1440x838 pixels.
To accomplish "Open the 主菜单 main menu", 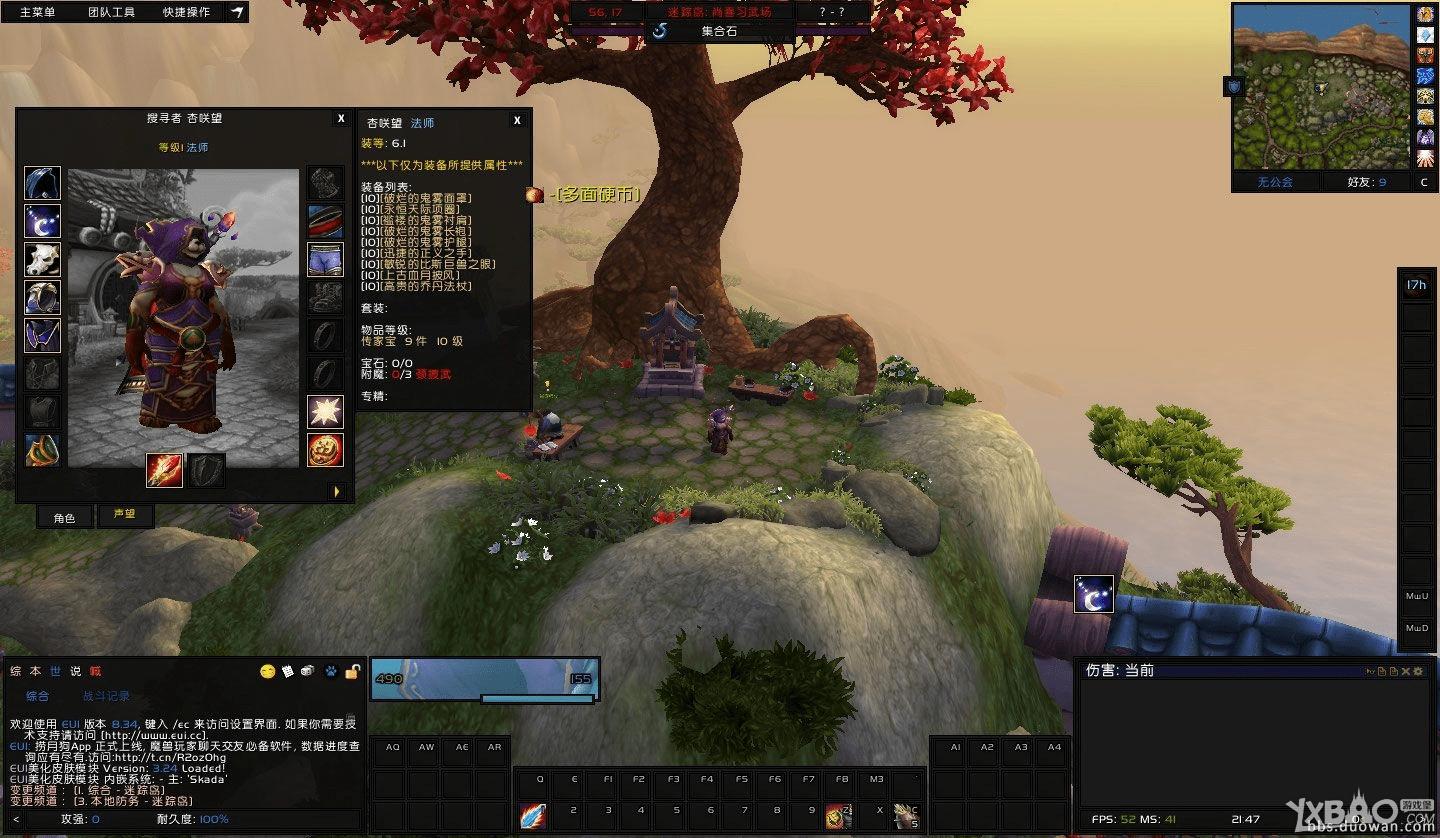I will click(x=37, y=12).
